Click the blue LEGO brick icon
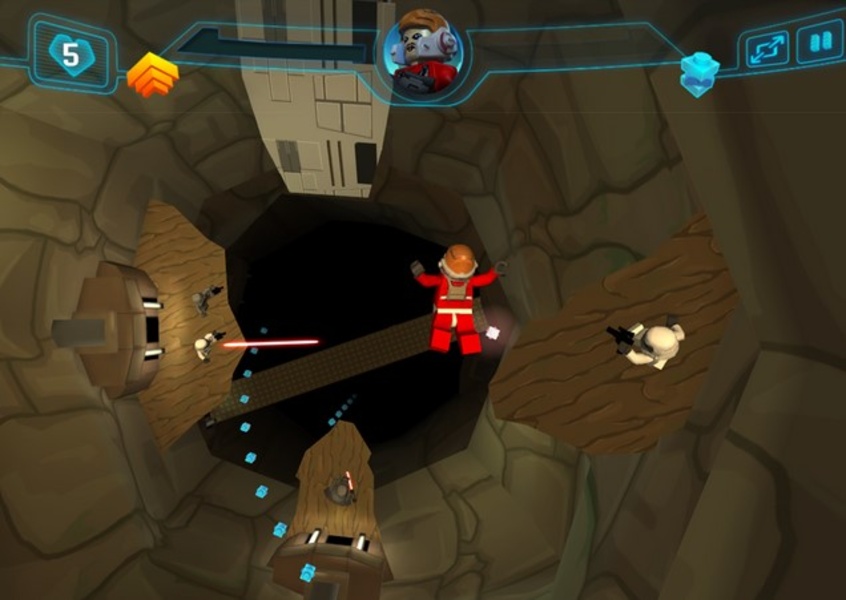Image resolution: width=846 pixels, height=600 pixels. coord(699,73)
